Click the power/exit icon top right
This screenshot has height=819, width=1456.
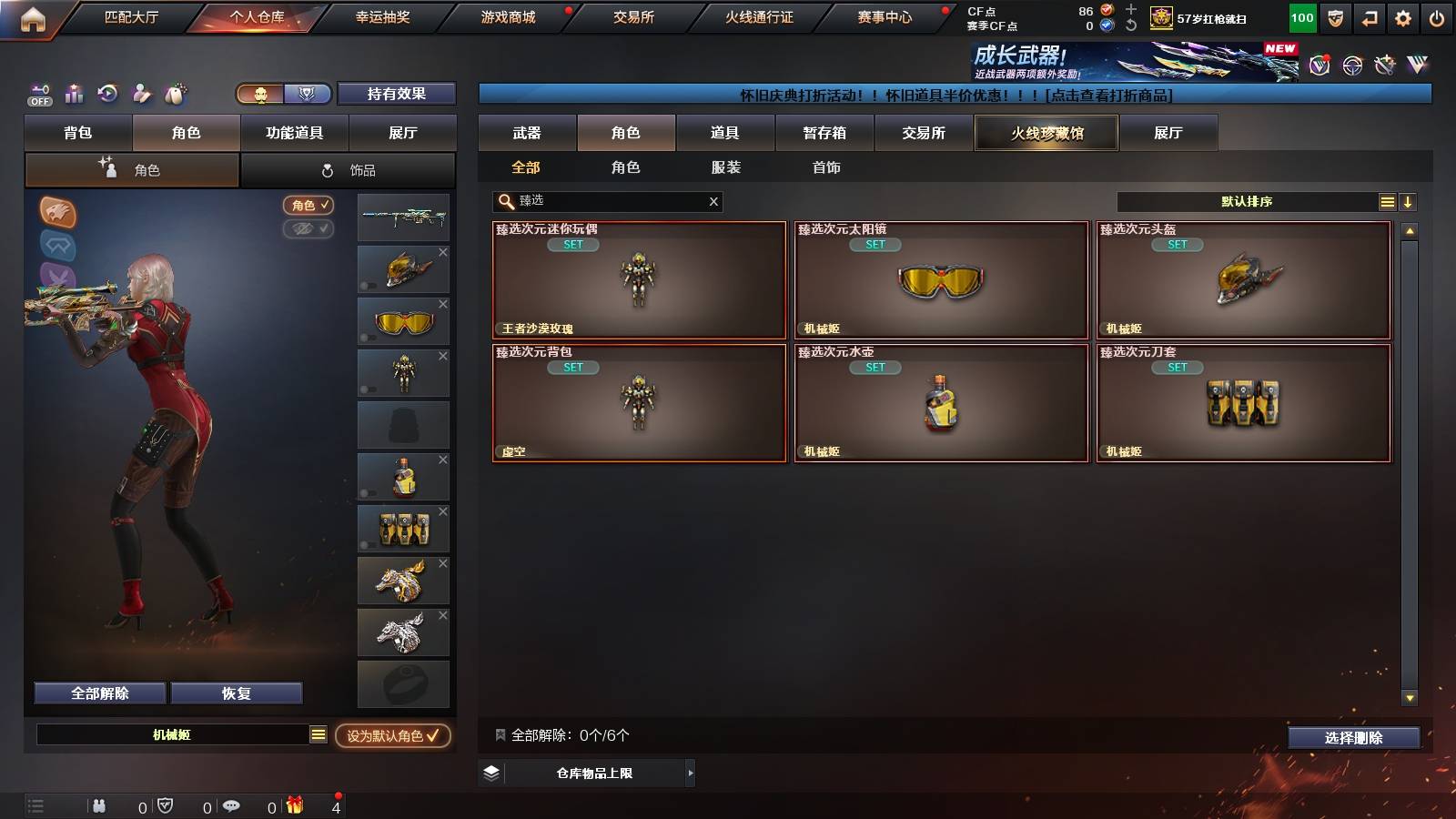coord(1439,17)
